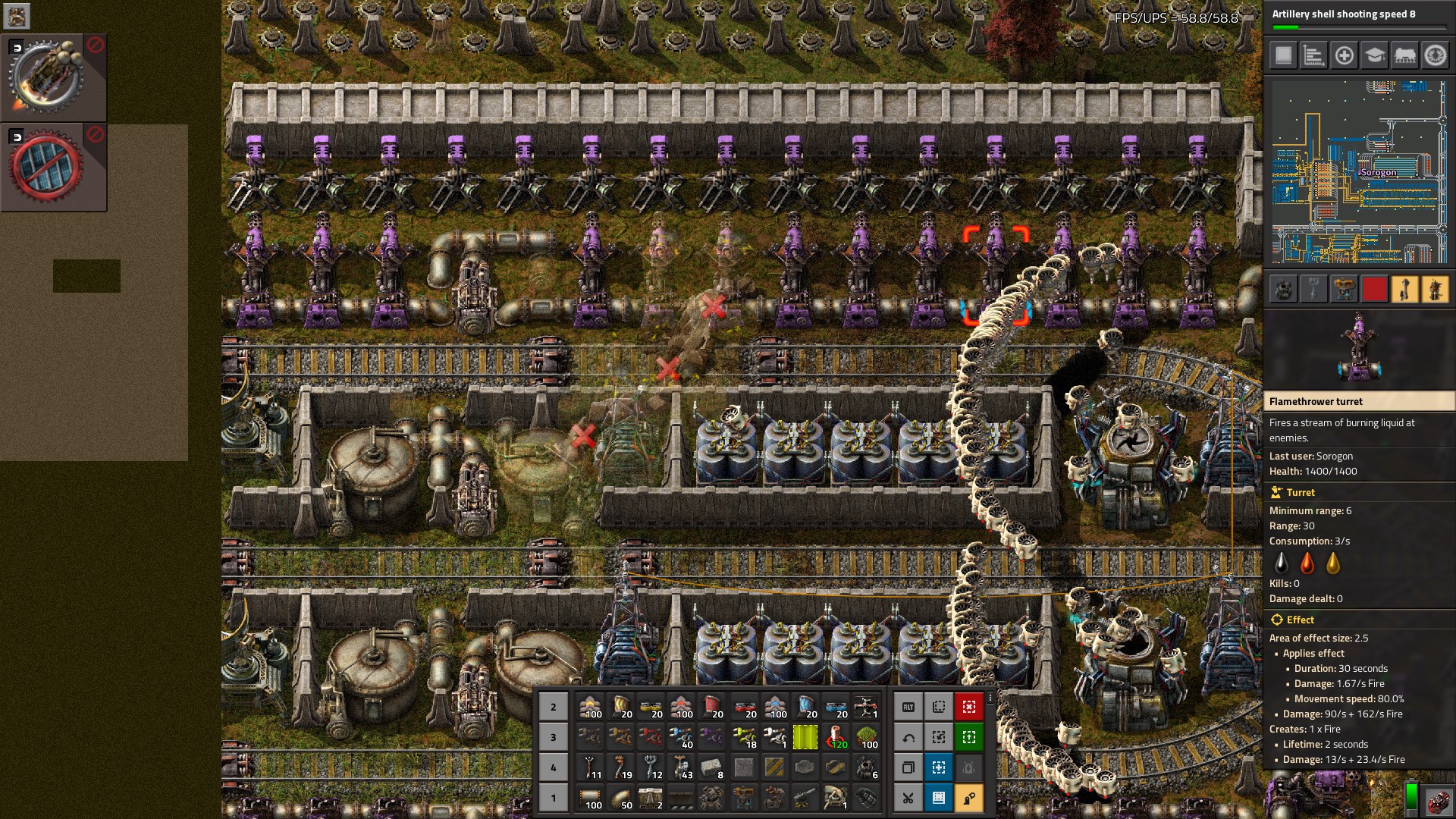Select the yellow-green hazard blueprint slot

click(x=805, y=737)
